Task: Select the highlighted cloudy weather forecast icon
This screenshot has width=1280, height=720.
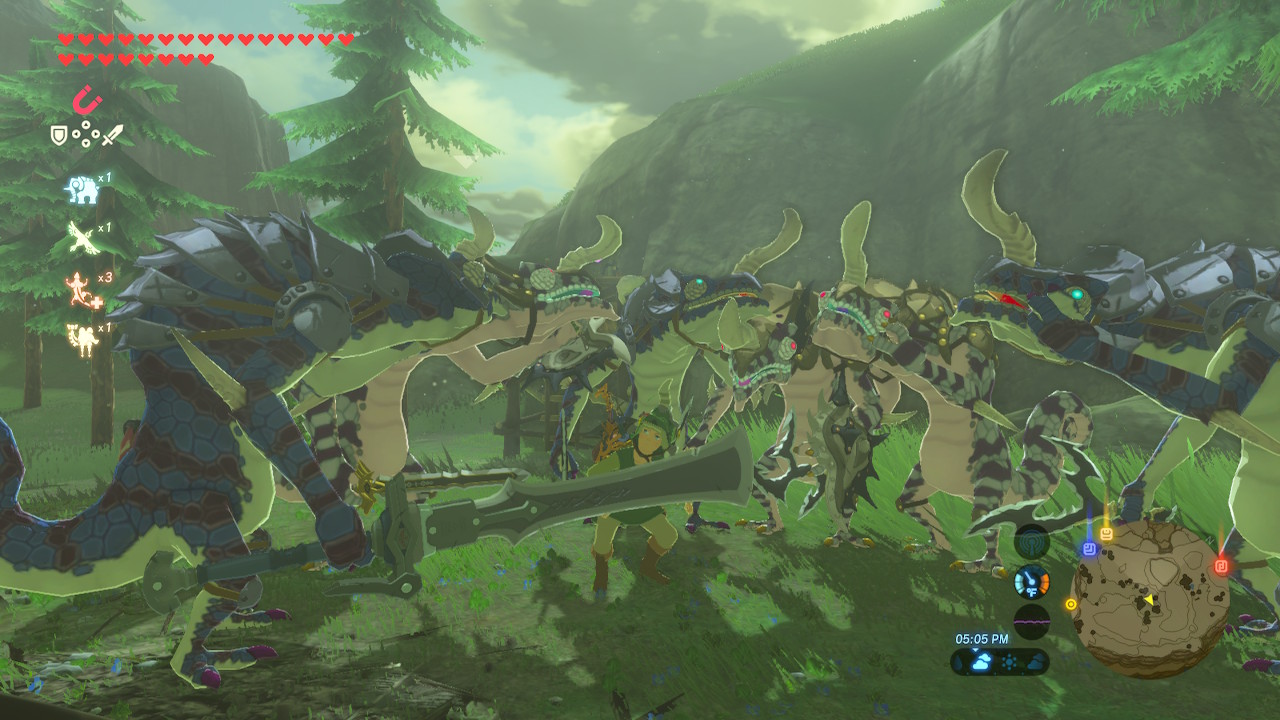Action: [x=980, y=662]
